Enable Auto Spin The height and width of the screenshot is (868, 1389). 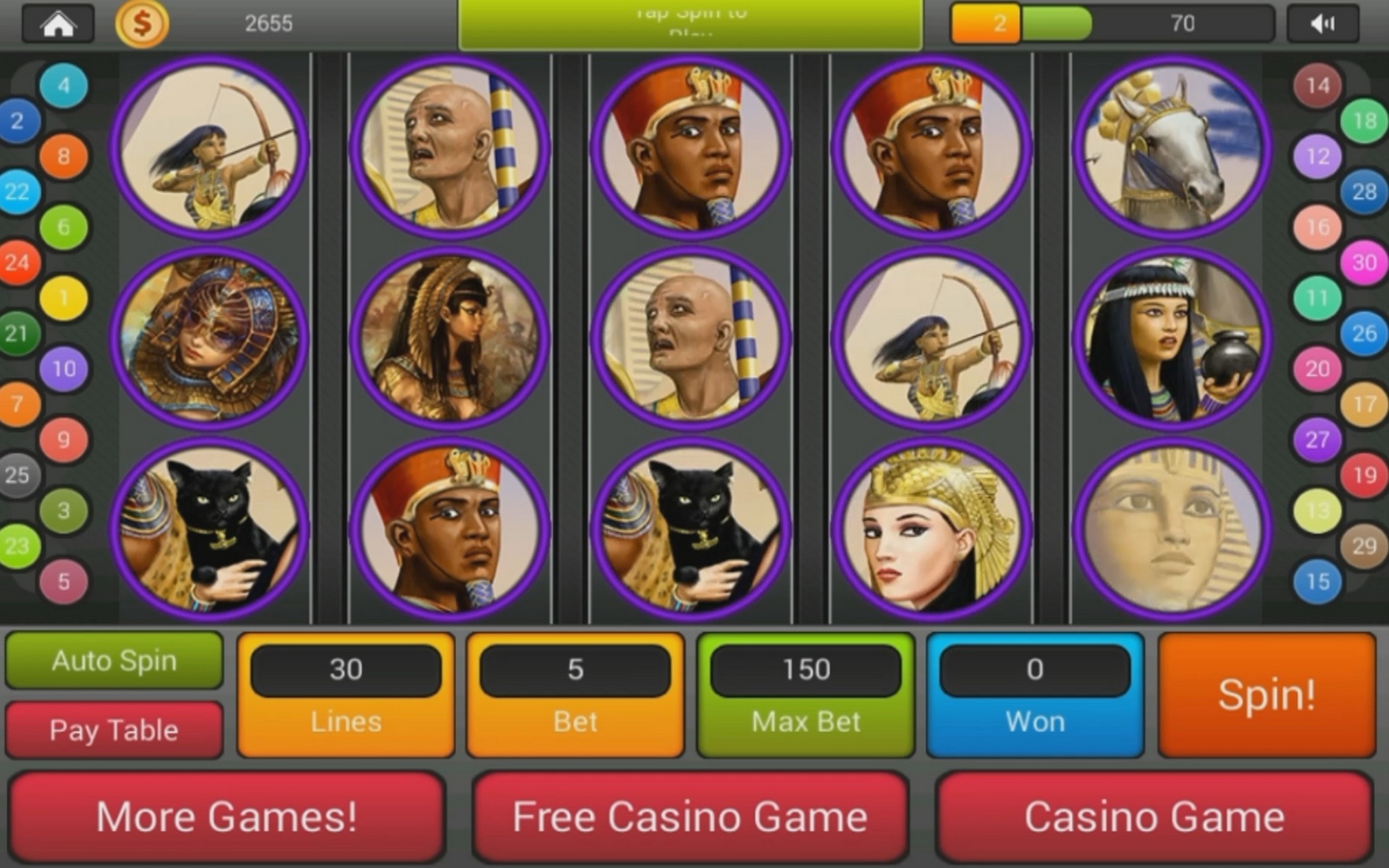[x=114, y=660]
